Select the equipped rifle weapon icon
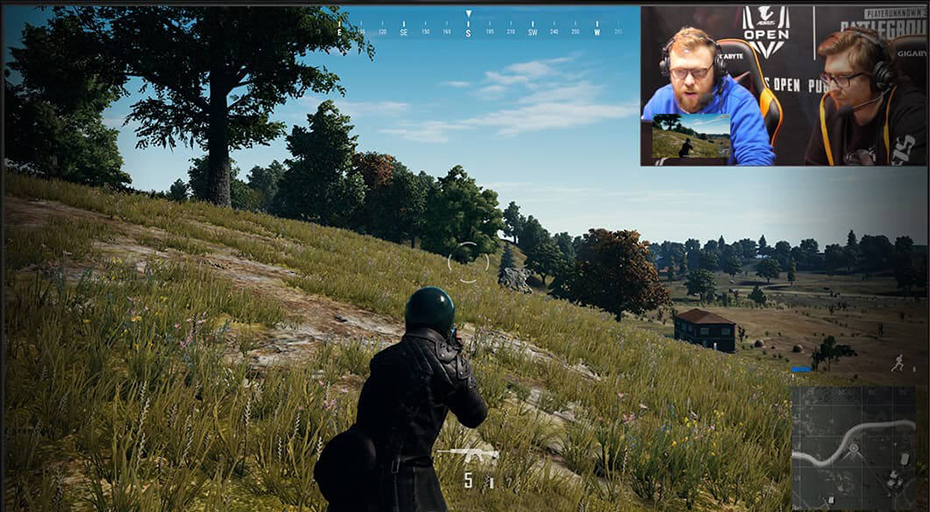Viewport: 930px width, 512px height. pos(467,453)
